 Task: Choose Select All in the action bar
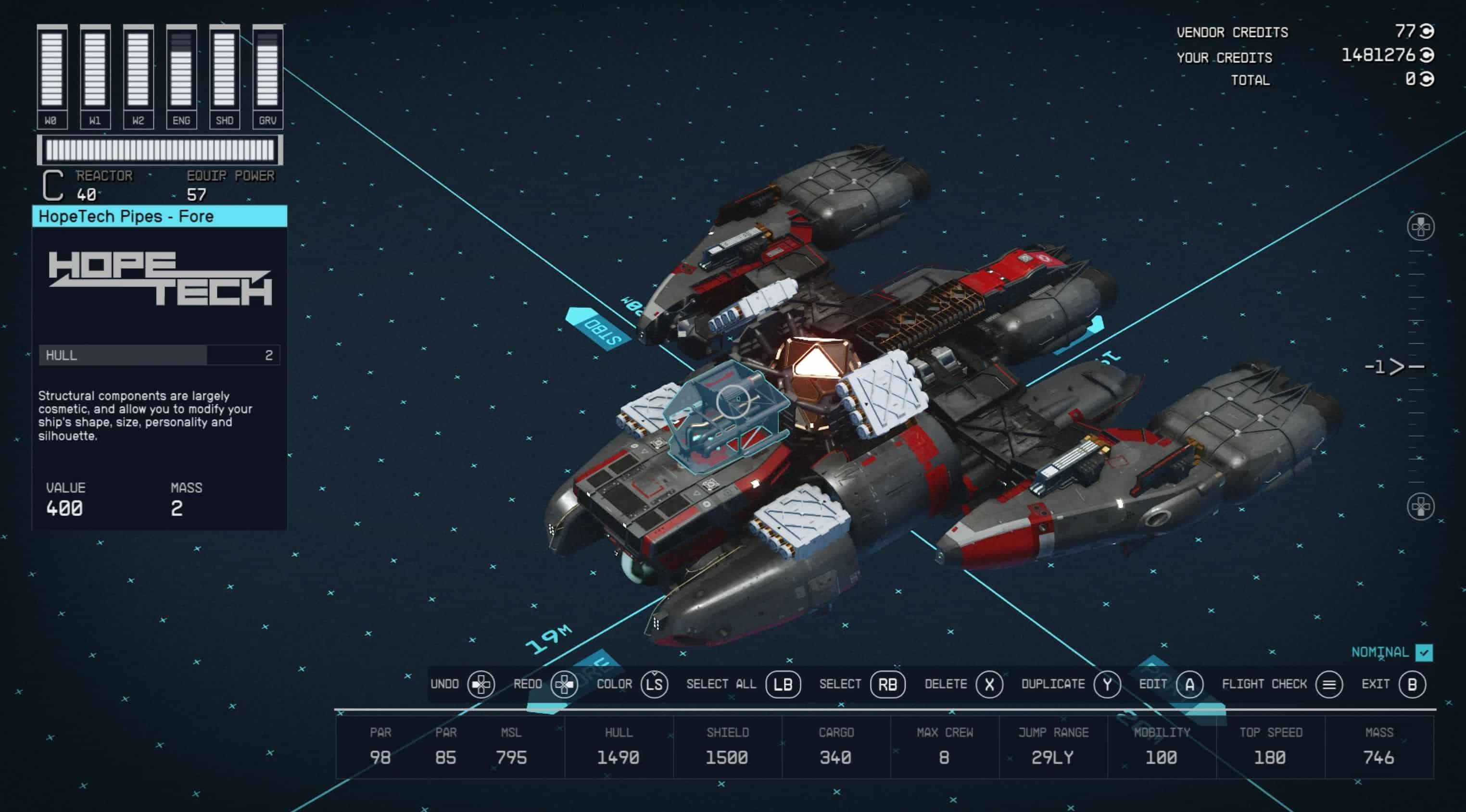coord(783,684)
